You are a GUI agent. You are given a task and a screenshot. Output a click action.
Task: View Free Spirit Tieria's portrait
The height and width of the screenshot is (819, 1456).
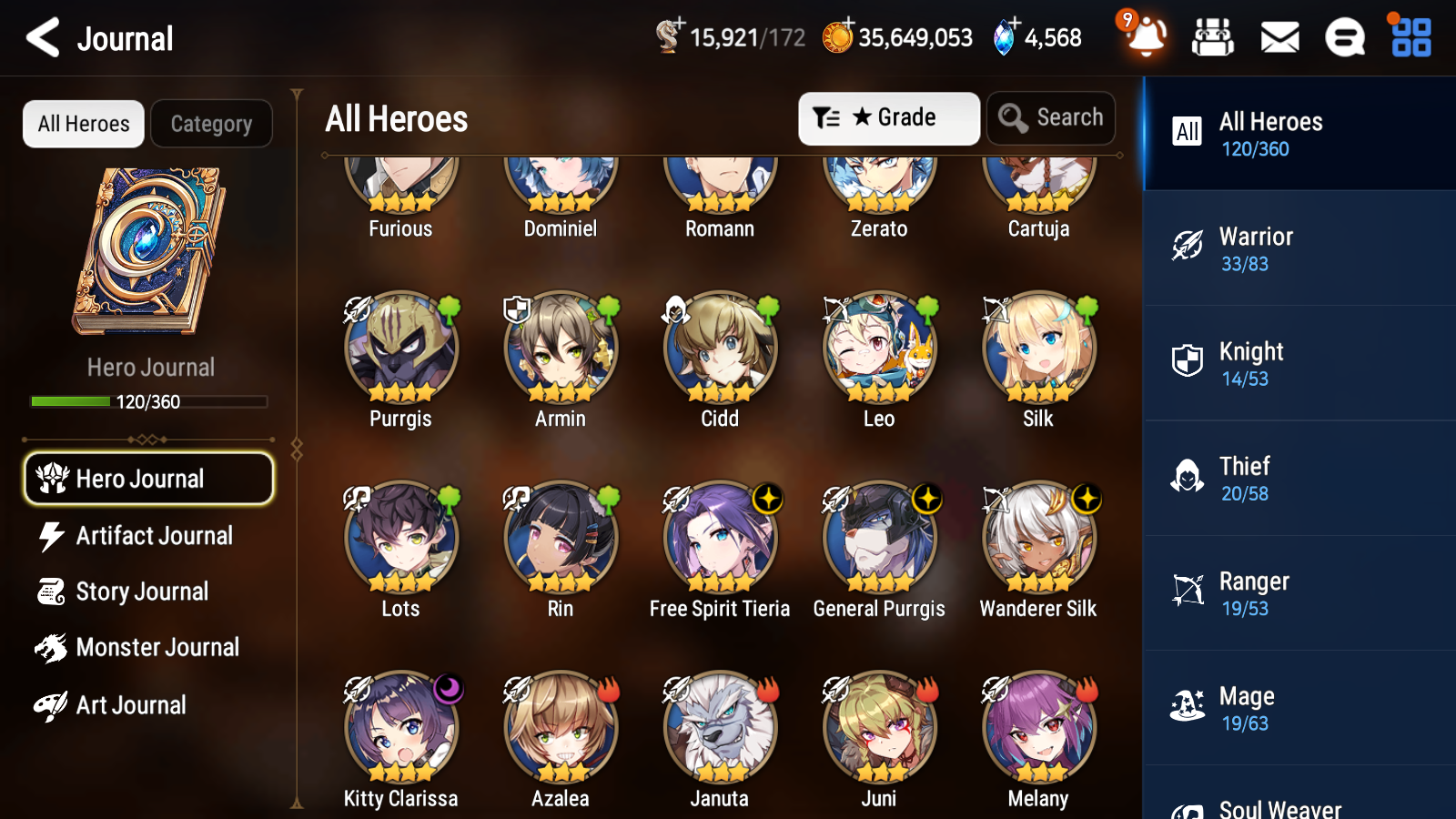click(720, 539)
